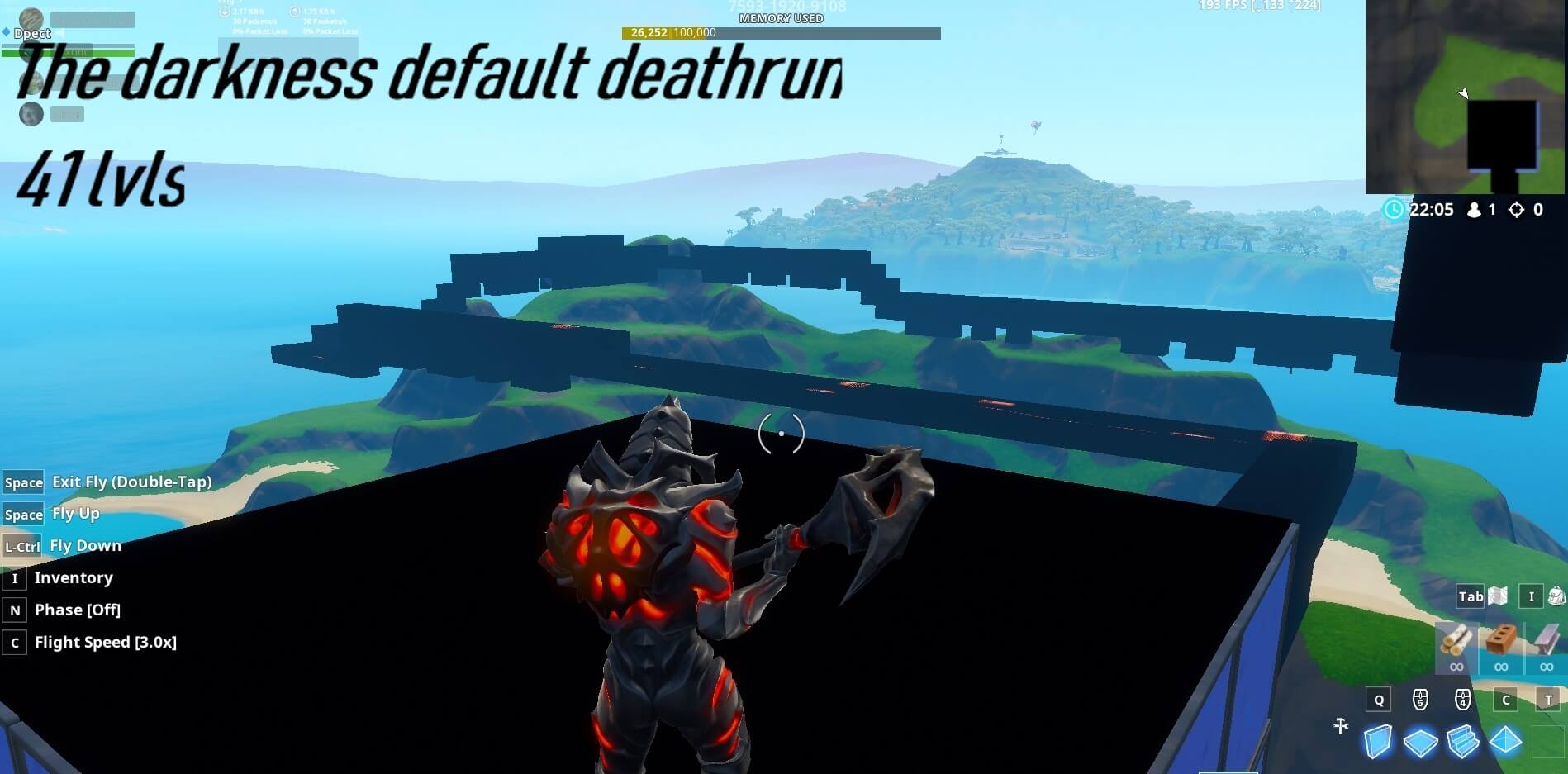This screenshot has width=1568, height=774.
Task: Click the memory used progress bar
Action: [781, 34]
